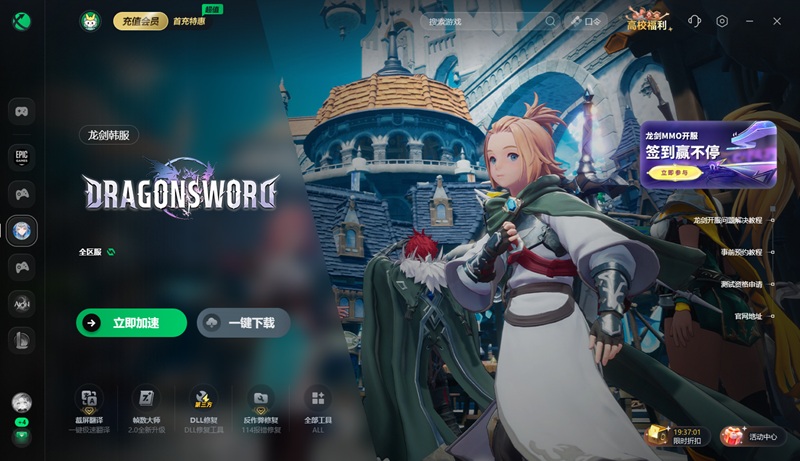The width and height of the screenshot is (800, 461).
Task: Open launcher settings hexagon icon
Action: [x=722, y=21]
